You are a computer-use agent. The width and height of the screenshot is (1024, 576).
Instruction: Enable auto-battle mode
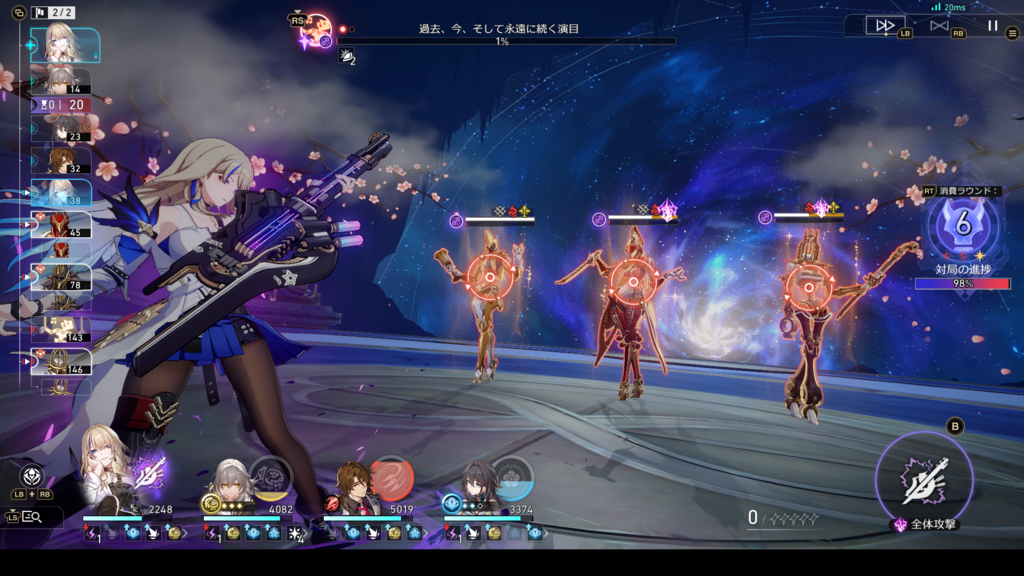939,26
